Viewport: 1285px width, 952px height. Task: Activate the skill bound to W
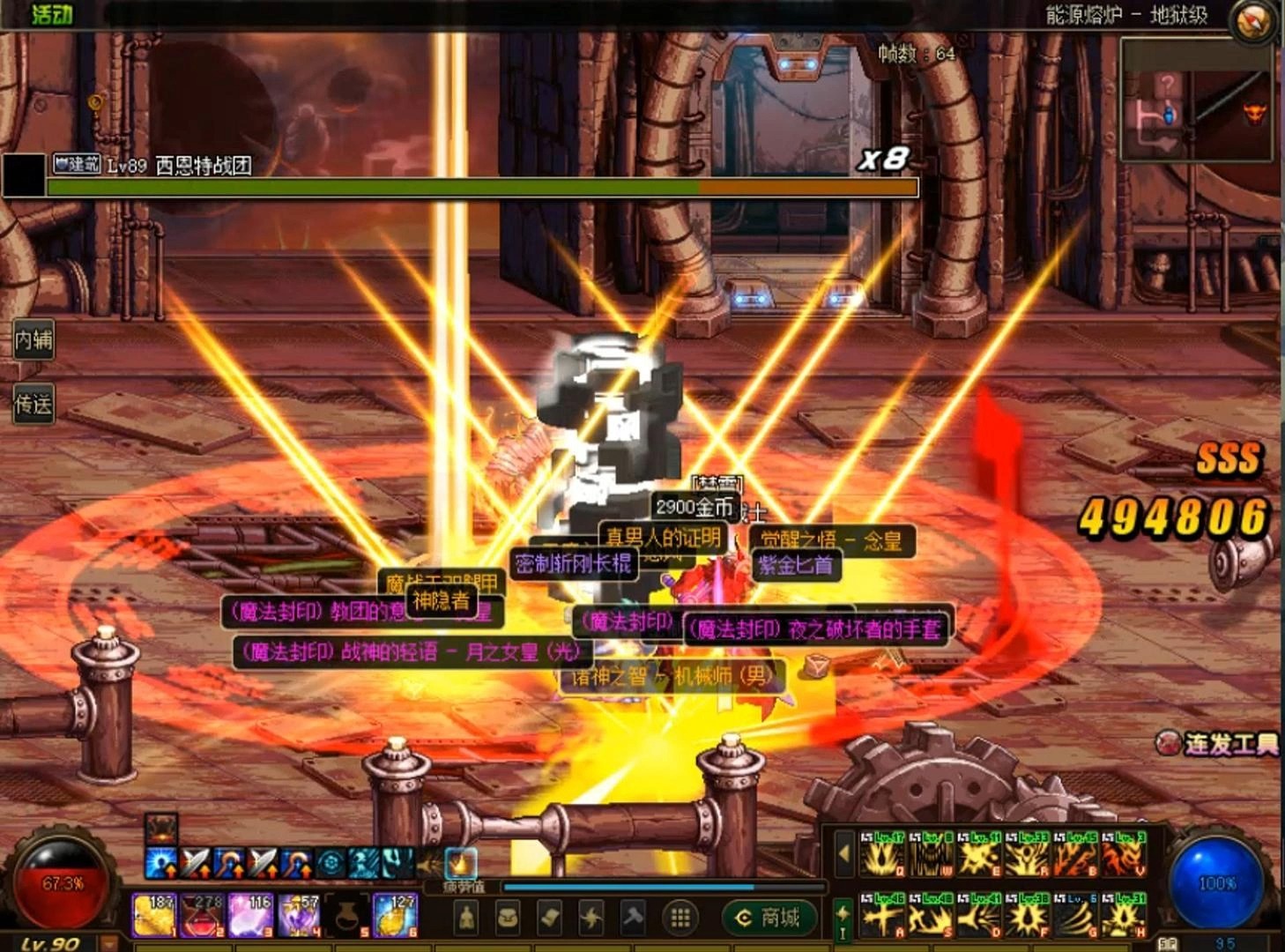930,853
